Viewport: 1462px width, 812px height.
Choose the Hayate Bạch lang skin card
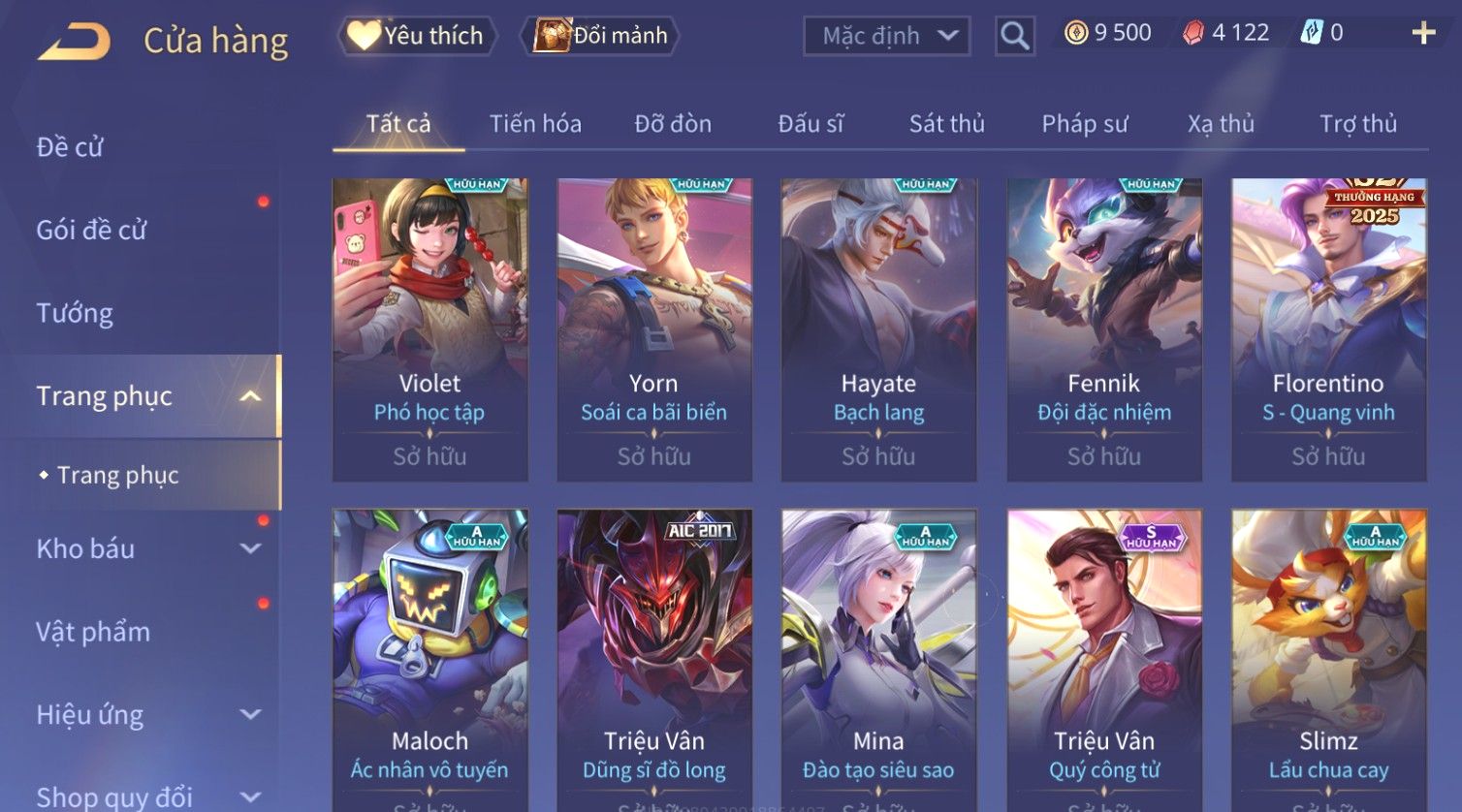[x=878, y=329]
